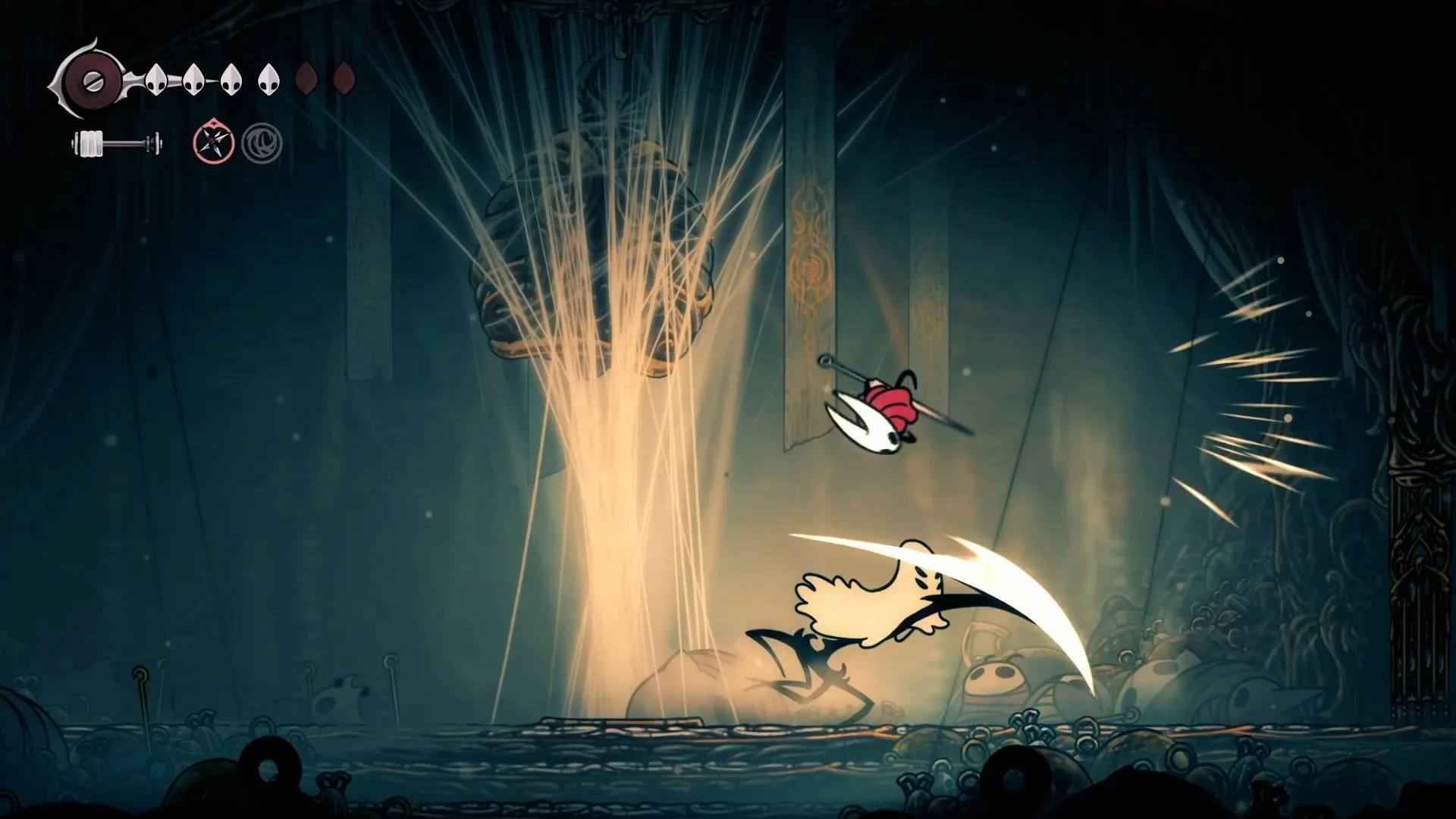Click the first white health mask
Screen dimensions: 1456x819
click(157, 80)
